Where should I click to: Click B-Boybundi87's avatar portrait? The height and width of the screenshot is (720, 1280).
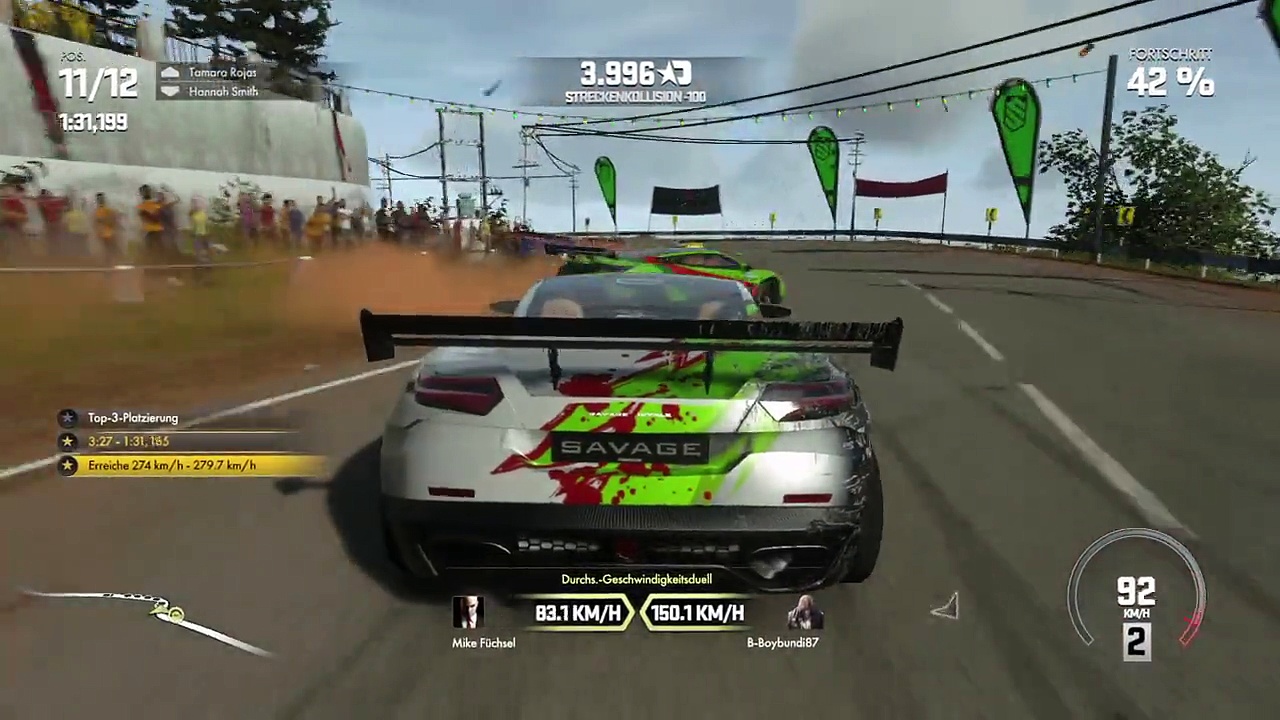(x=804, y=612)
